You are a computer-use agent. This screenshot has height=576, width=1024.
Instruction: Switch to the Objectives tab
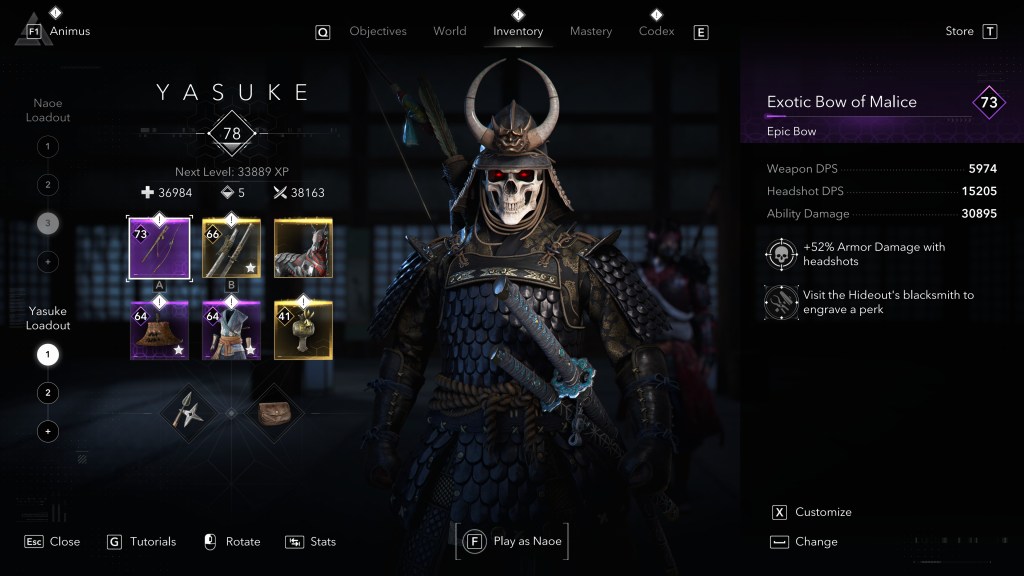point(378,31)
